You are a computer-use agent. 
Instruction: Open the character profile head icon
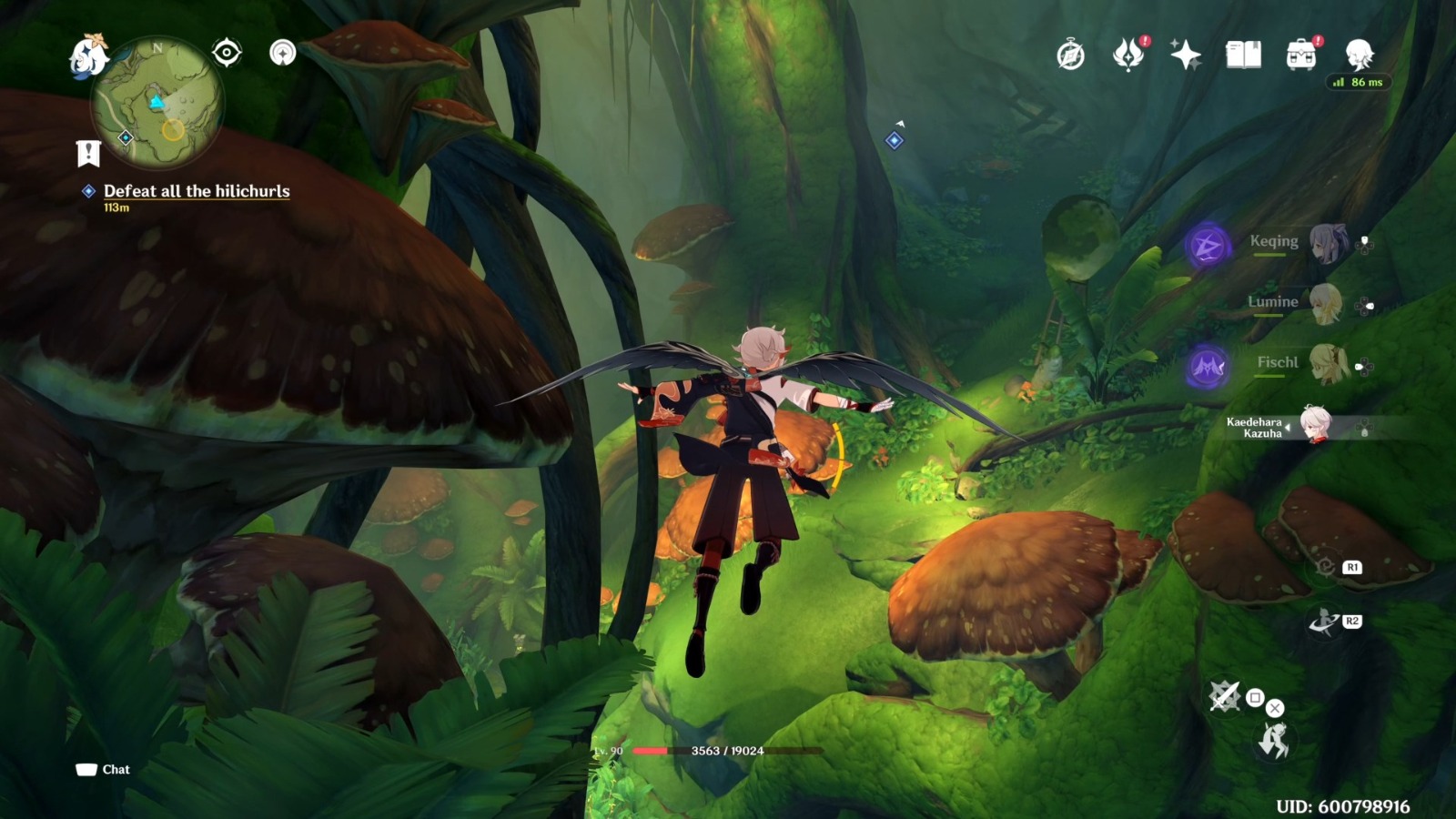(1359, 55)
